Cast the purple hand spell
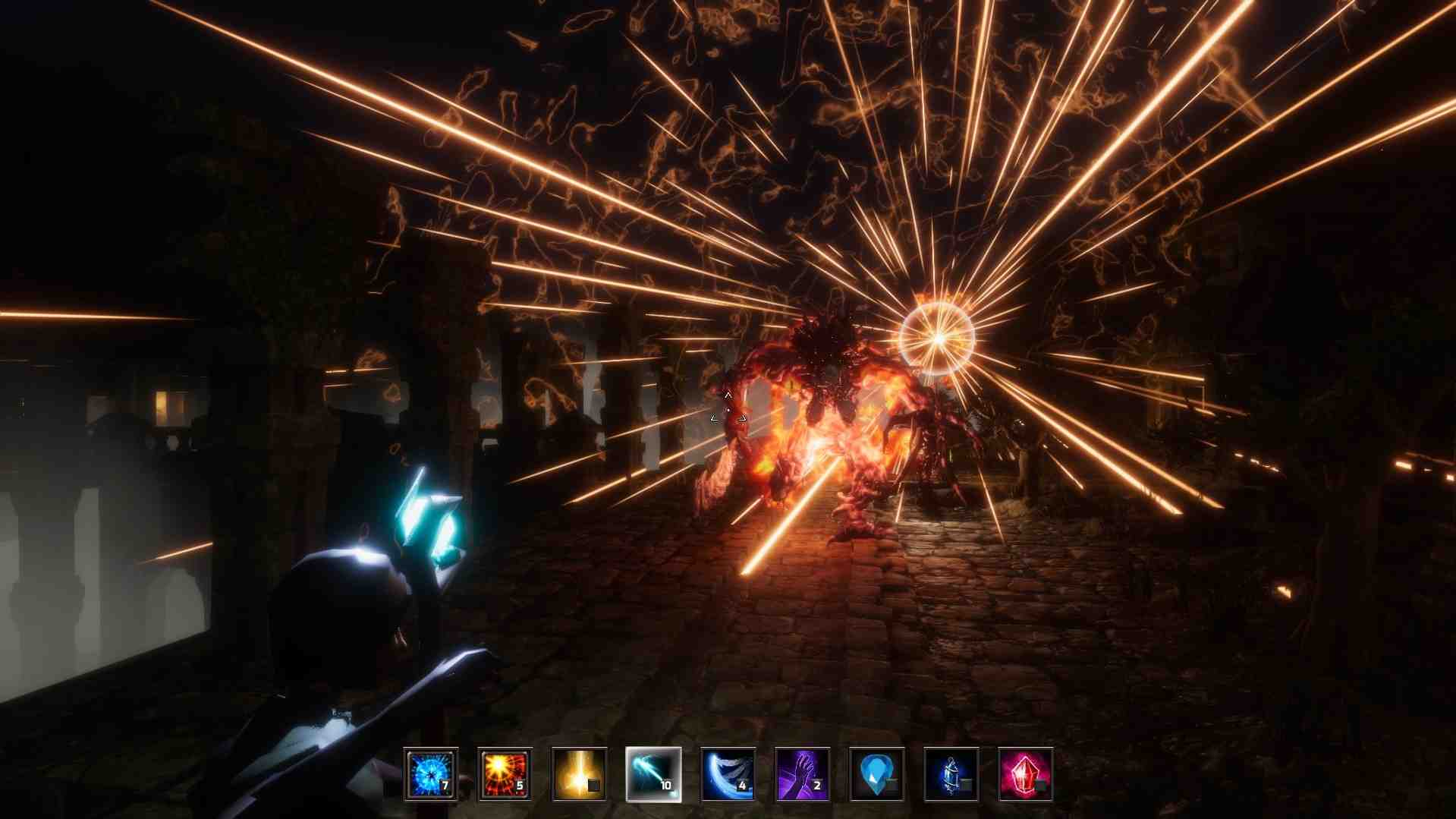 (802, 774)
